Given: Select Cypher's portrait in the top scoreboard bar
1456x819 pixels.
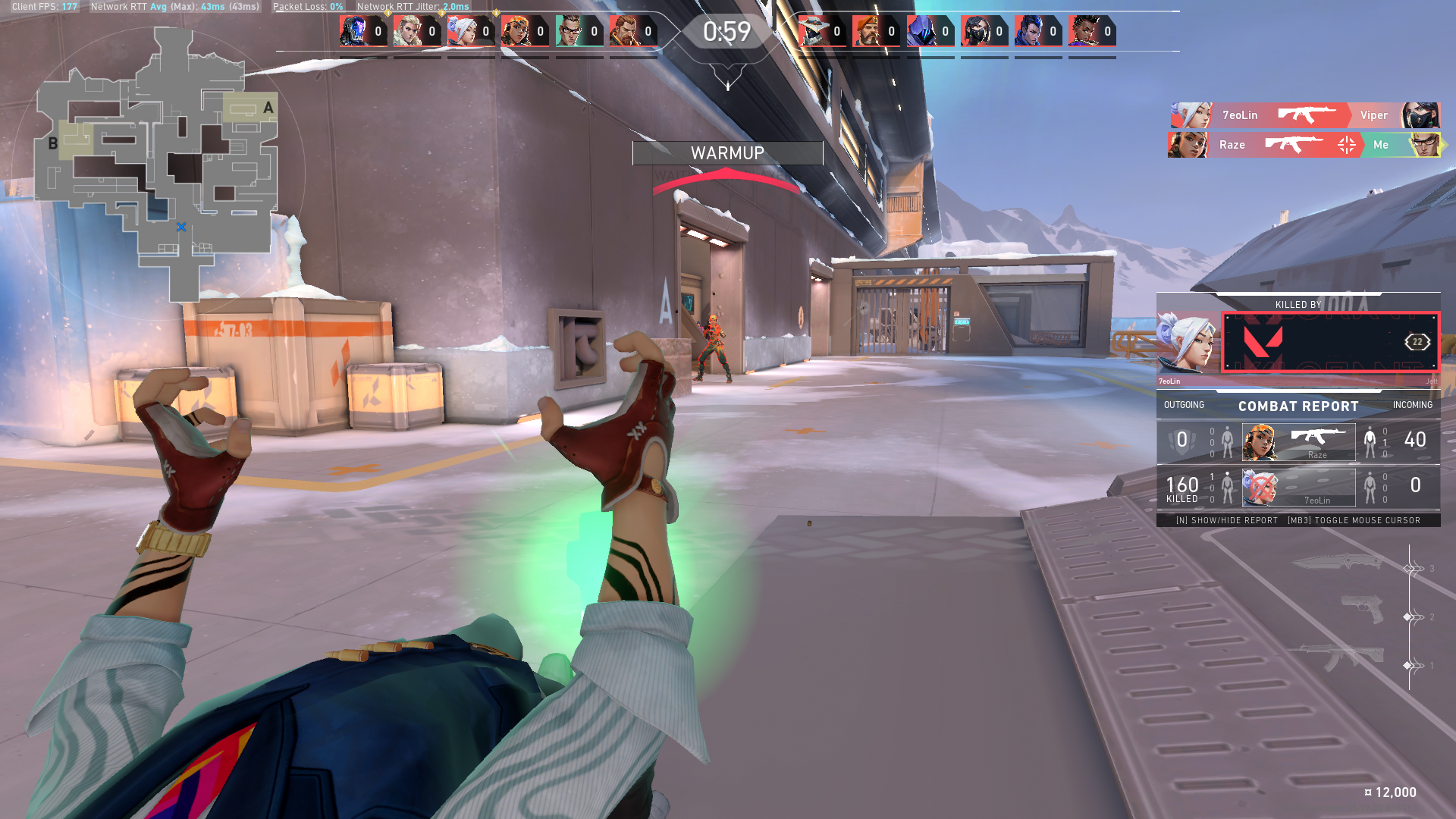Looking at the screenshot, I should point(813,32).
